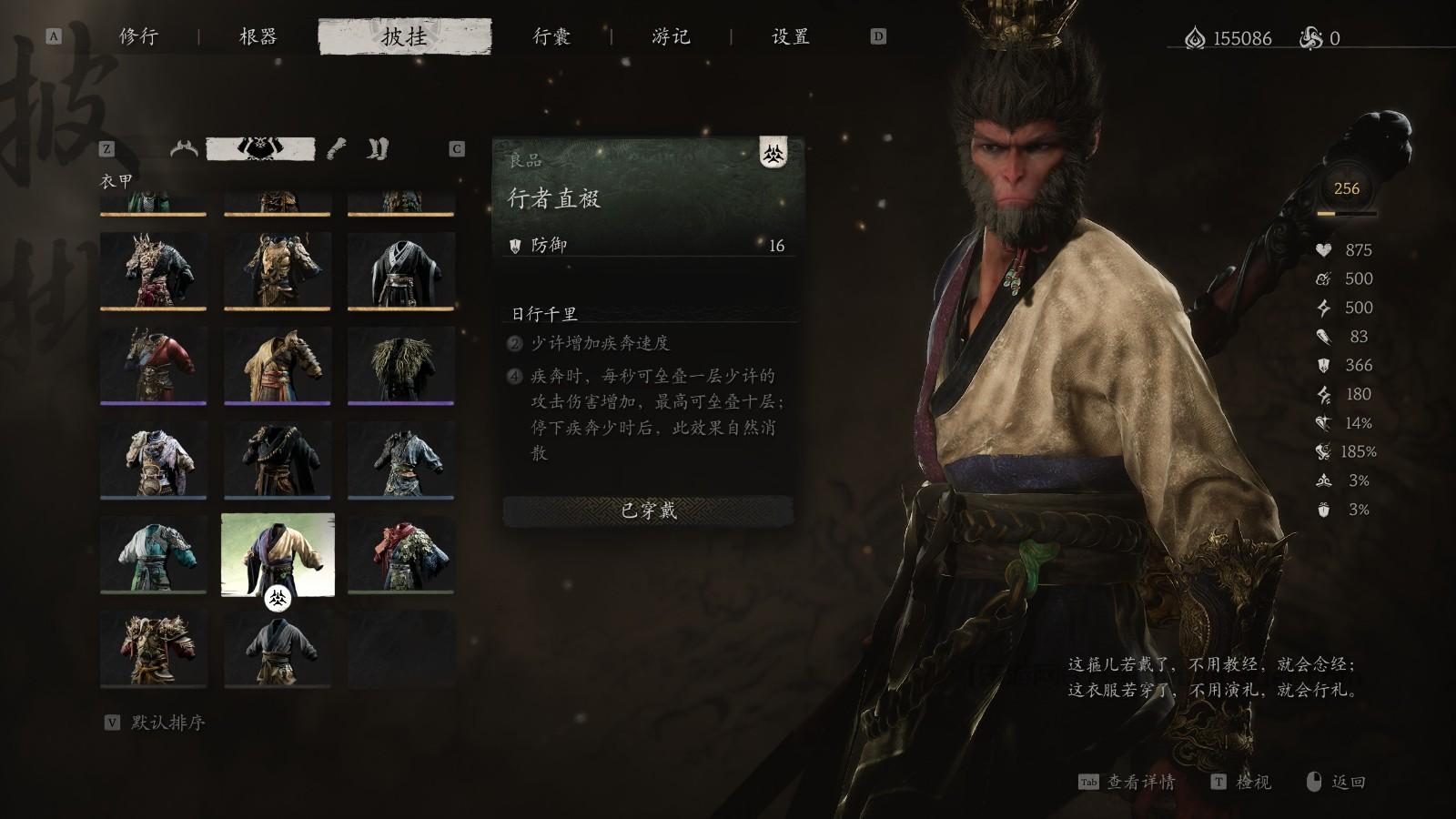This screenshot has width=1456, height=819.
Task: Open the 设置 settings tab
Action: point(788,36)
